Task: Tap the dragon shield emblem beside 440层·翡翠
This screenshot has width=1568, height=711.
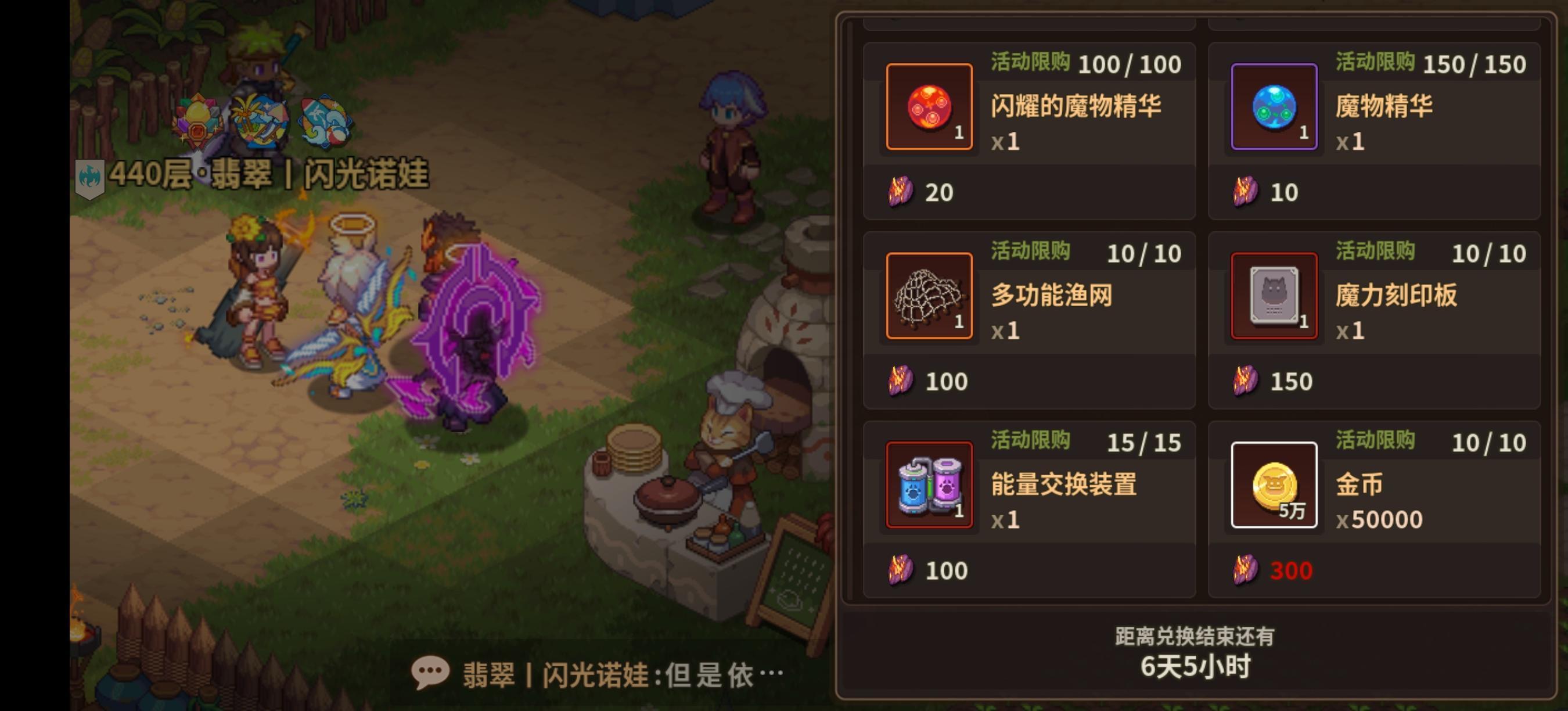Action: click(91, 176)
